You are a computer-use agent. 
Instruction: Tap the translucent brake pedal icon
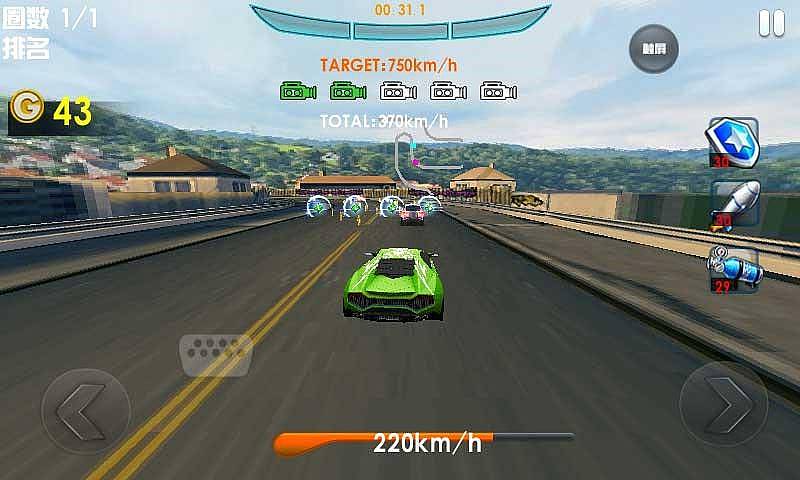[x=215, y=354]
